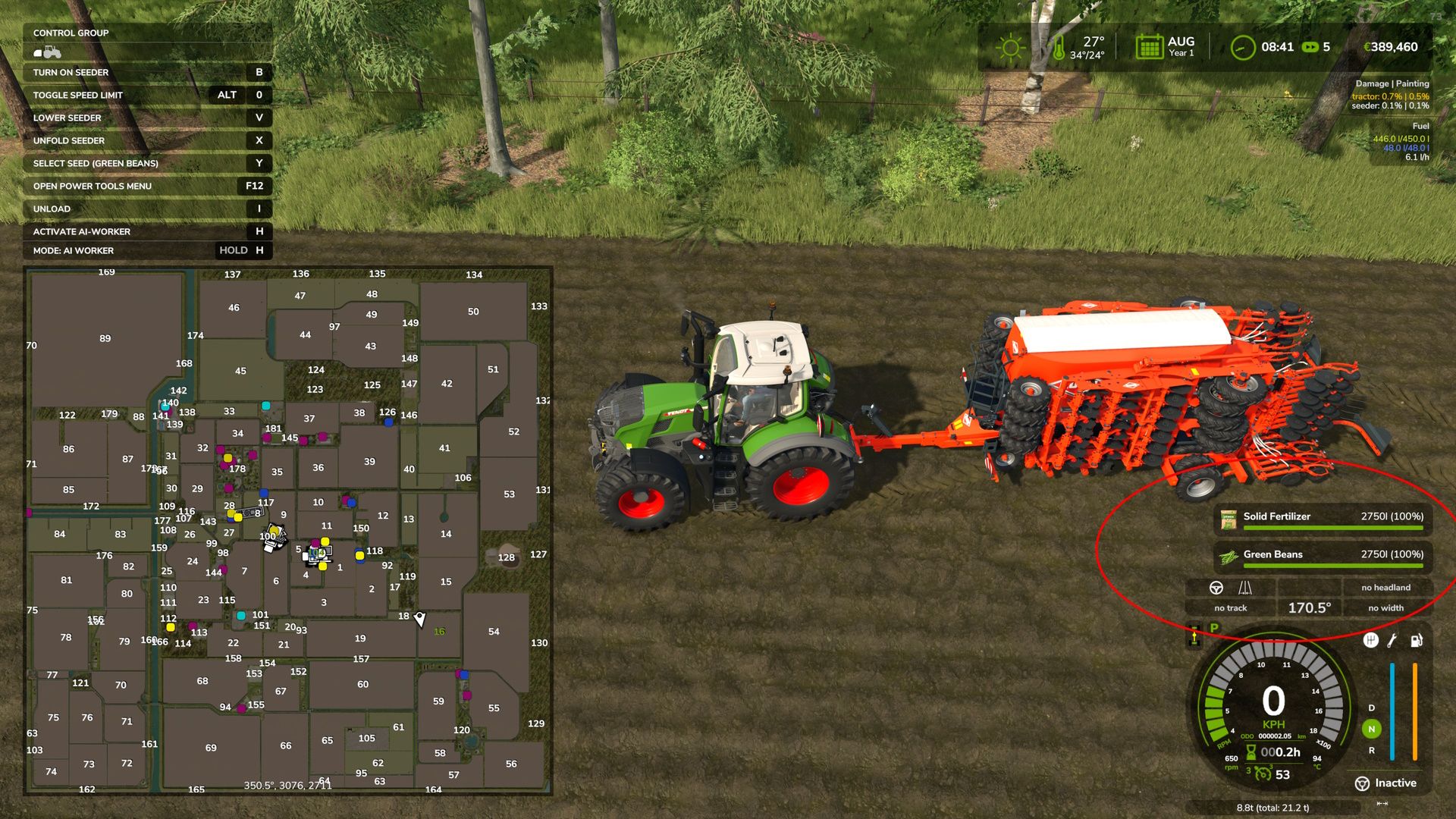Click the sun weather icon in top bar
This screenshot has height=819, width=1456.
[x=1009, y=47]
